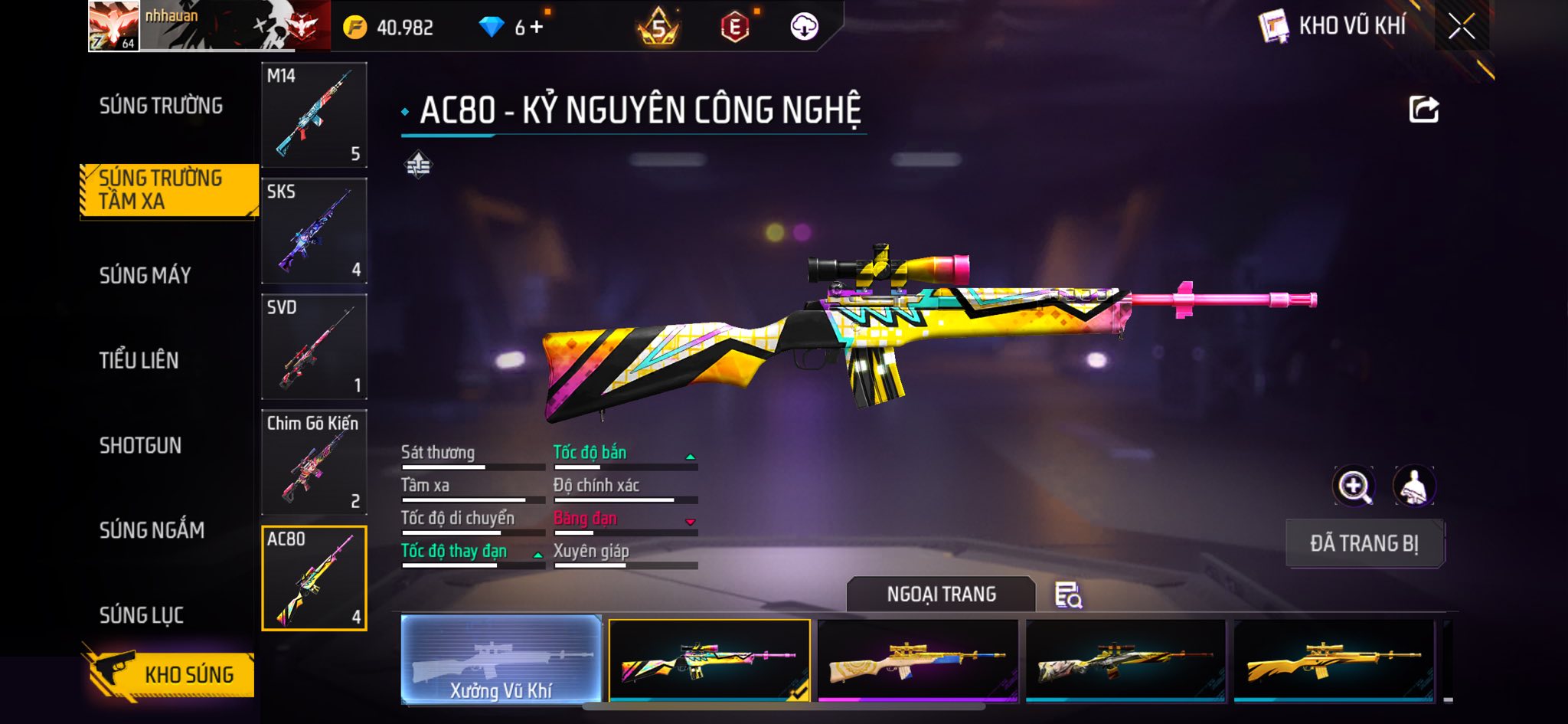Select the Súng Lục category
Screen dimensions: 1568x724
pos(142,614)
